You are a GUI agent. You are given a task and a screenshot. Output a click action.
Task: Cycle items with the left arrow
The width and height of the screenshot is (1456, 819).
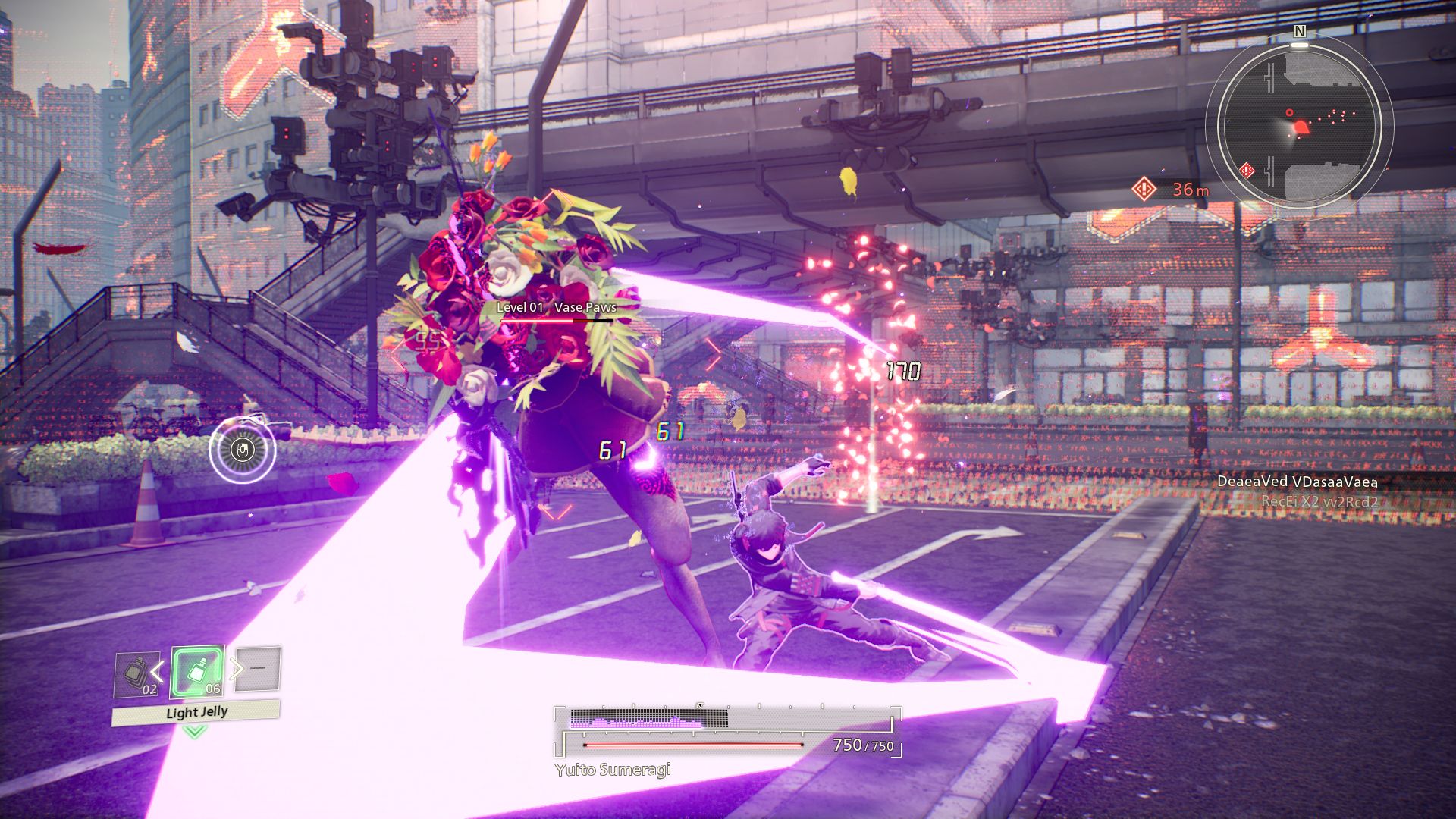click(158, 670)
